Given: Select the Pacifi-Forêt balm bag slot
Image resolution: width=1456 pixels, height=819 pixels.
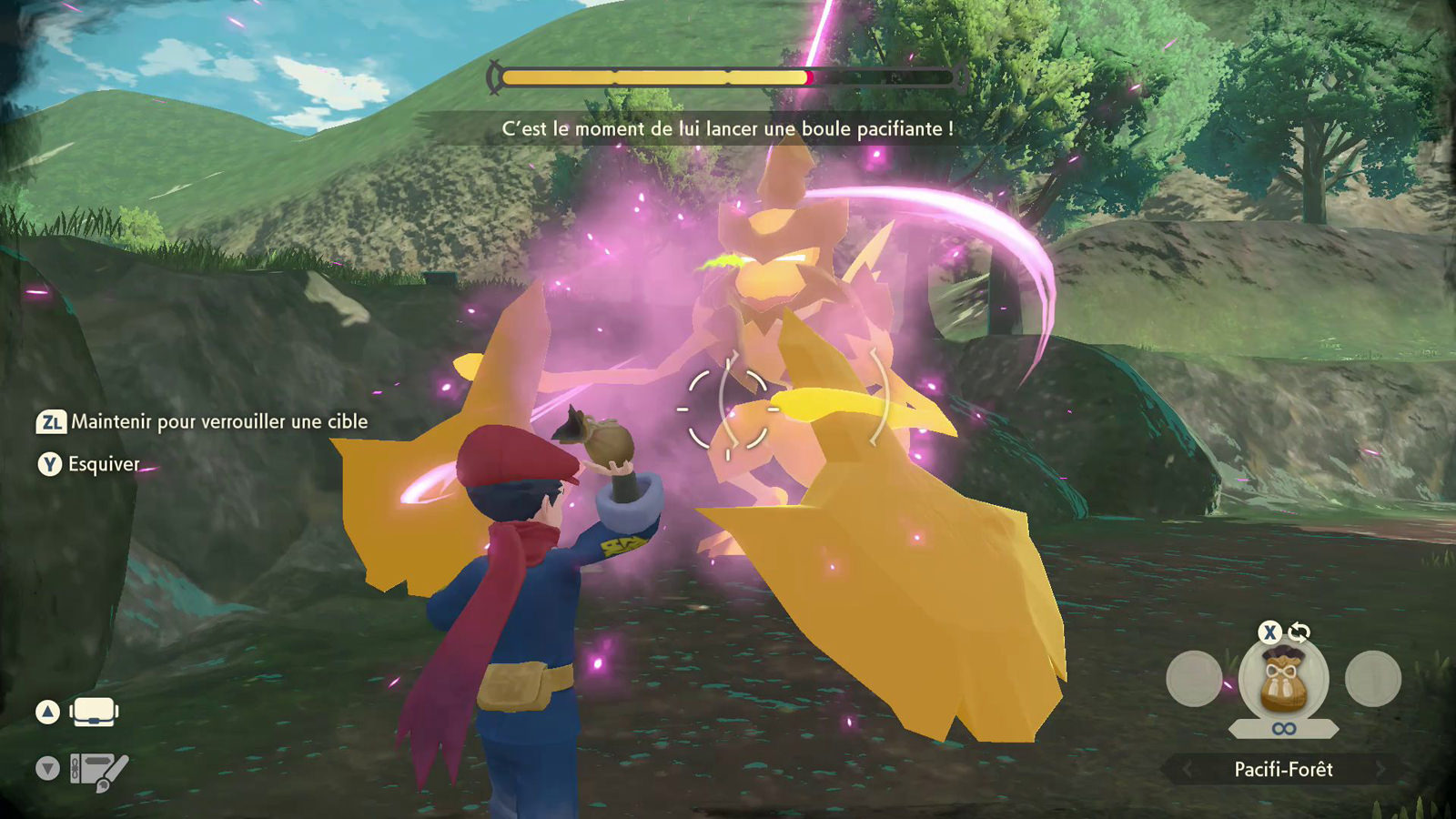Looking at the screenshot, I should point(1283,681).
